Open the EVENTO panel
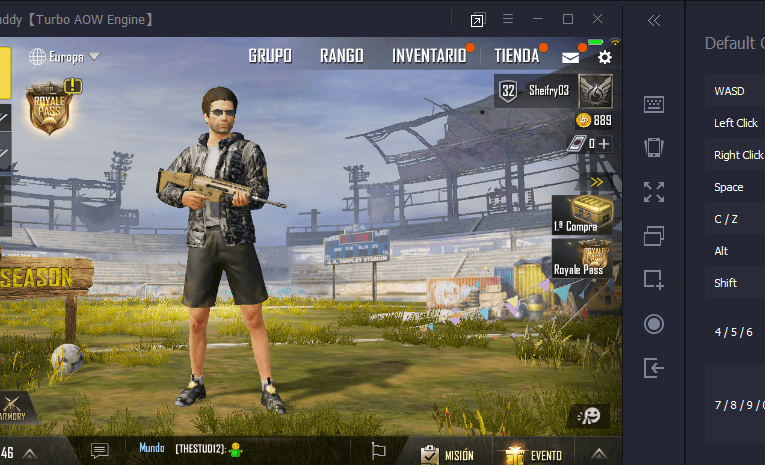The height and width of the screenshot is (465, 765). click(533, 454)
